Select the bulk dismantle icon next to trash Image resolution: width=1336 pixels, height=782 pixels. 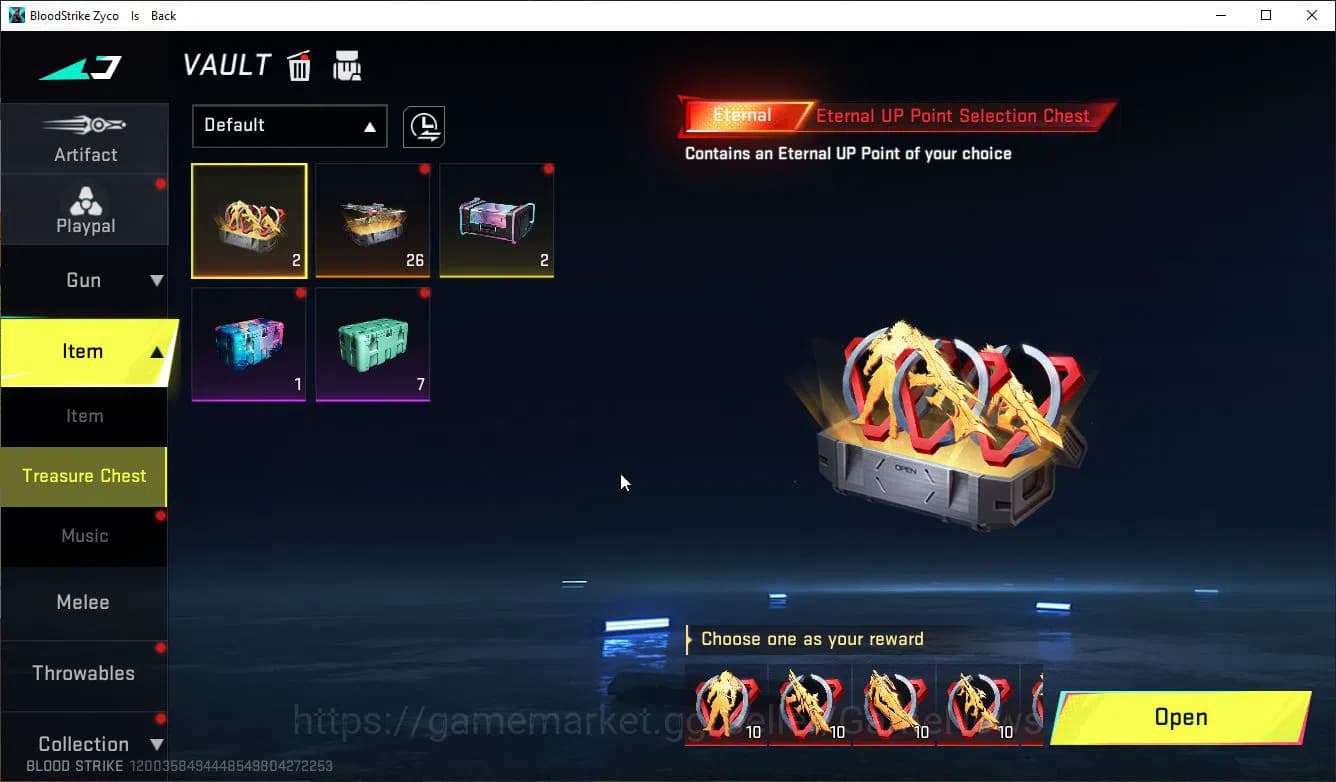point(347,65)
